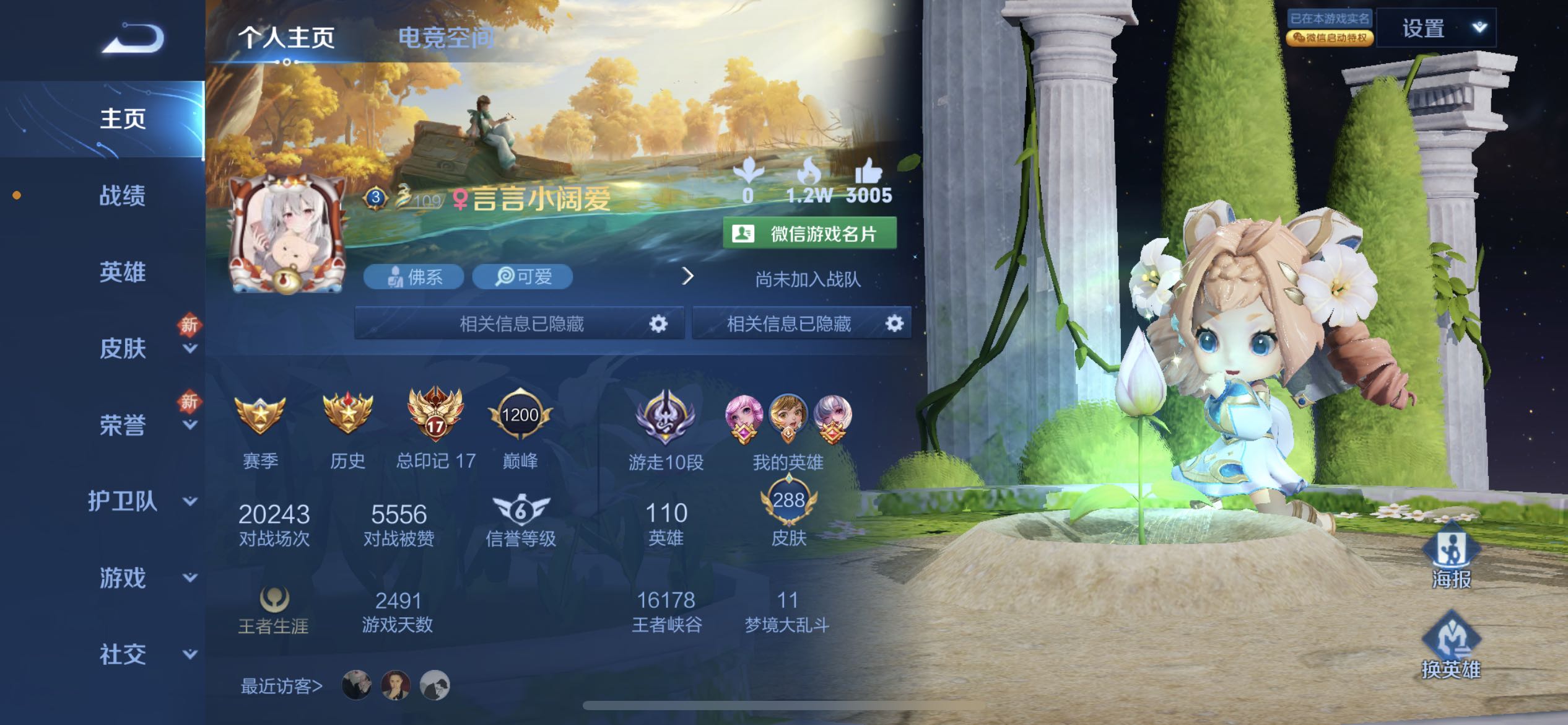Choose 换英雄 to change displayed hero
Image resolution: width=1568 pixels, height=725 pixels.
(1451, 646)
